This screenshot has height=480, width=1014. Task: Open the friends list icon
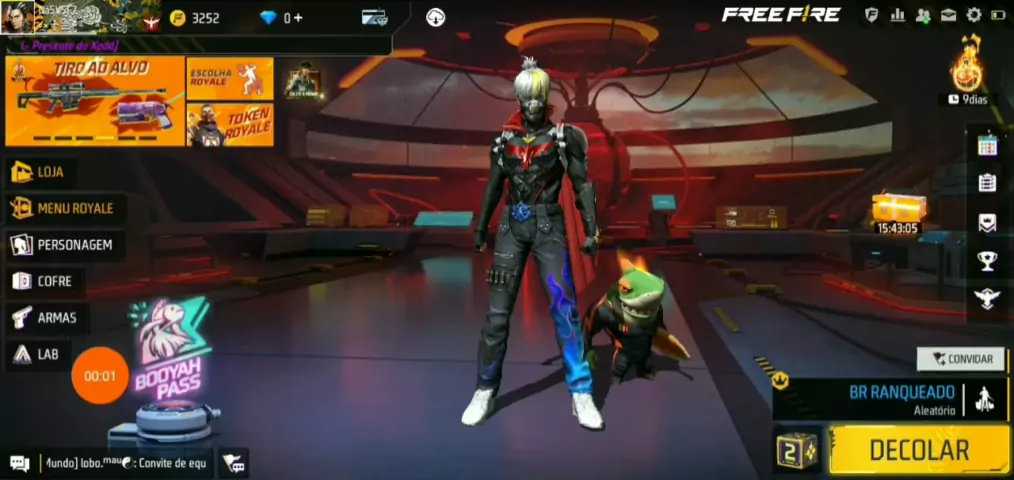tap(922, 15)
